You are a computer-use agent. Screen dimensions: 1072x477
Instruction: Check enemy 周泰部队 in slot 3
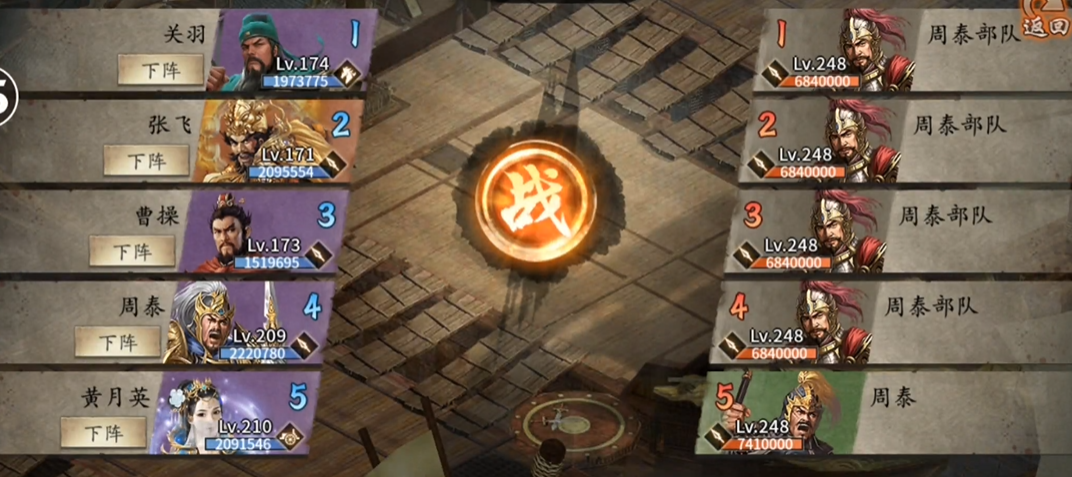click(x=843, y=231)
